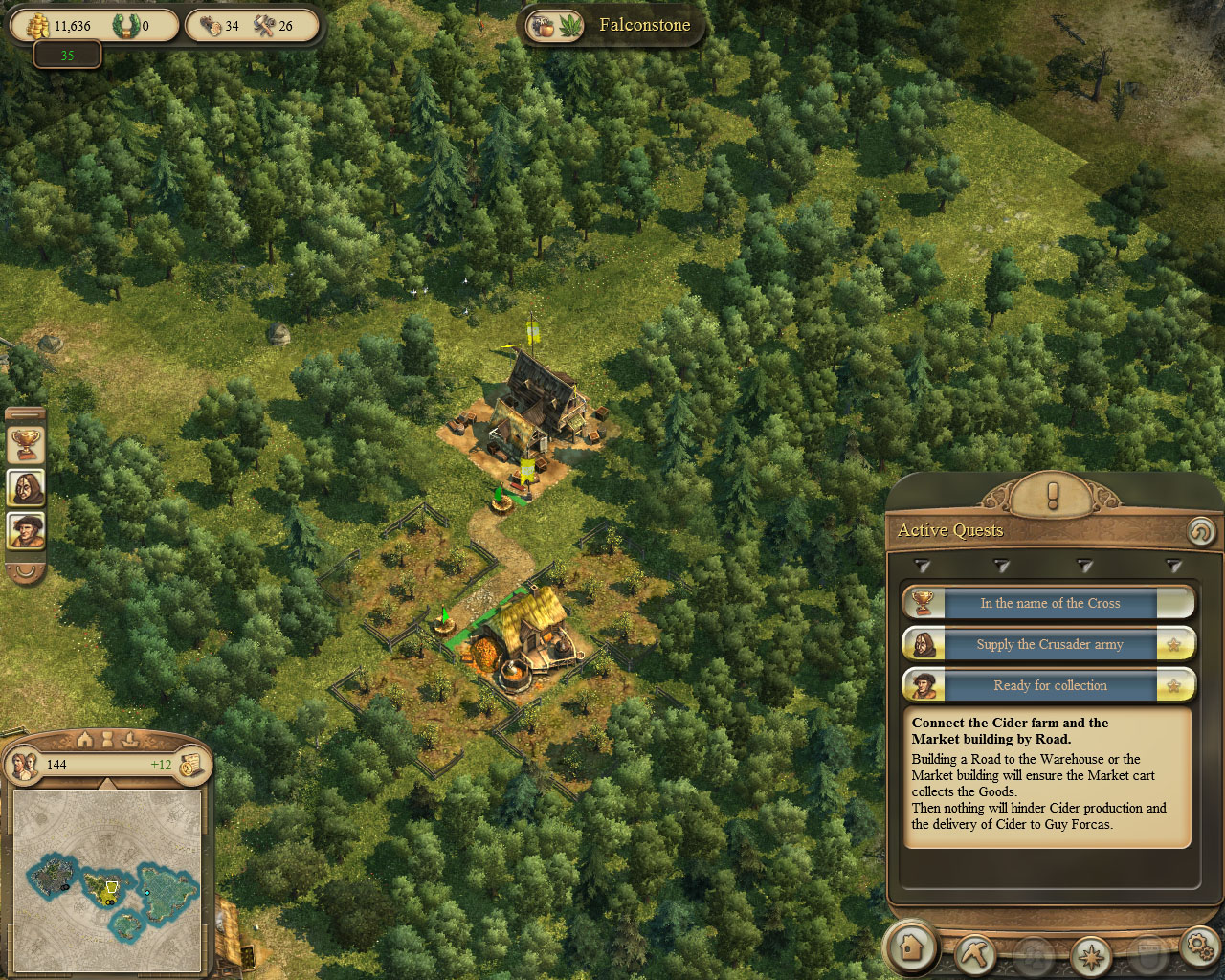
Task: Select the hatted man portrait in left sidebar
Action: coord(26,530)
